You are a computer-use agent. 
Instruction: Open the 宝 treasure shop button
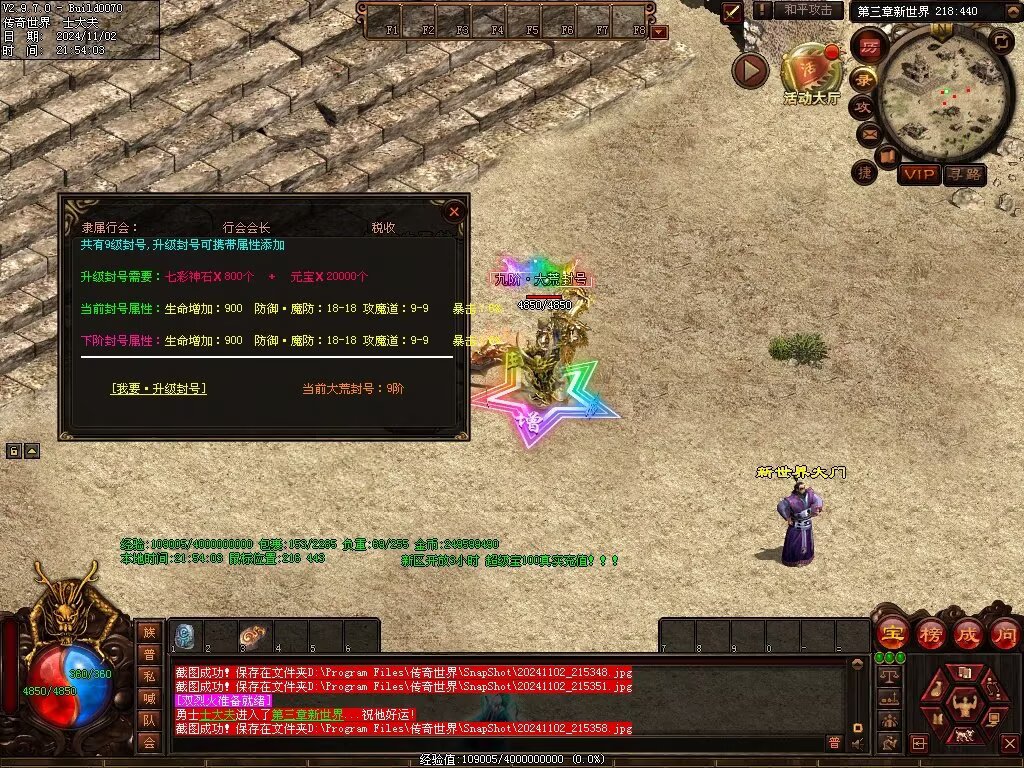(x=892, y=633)
